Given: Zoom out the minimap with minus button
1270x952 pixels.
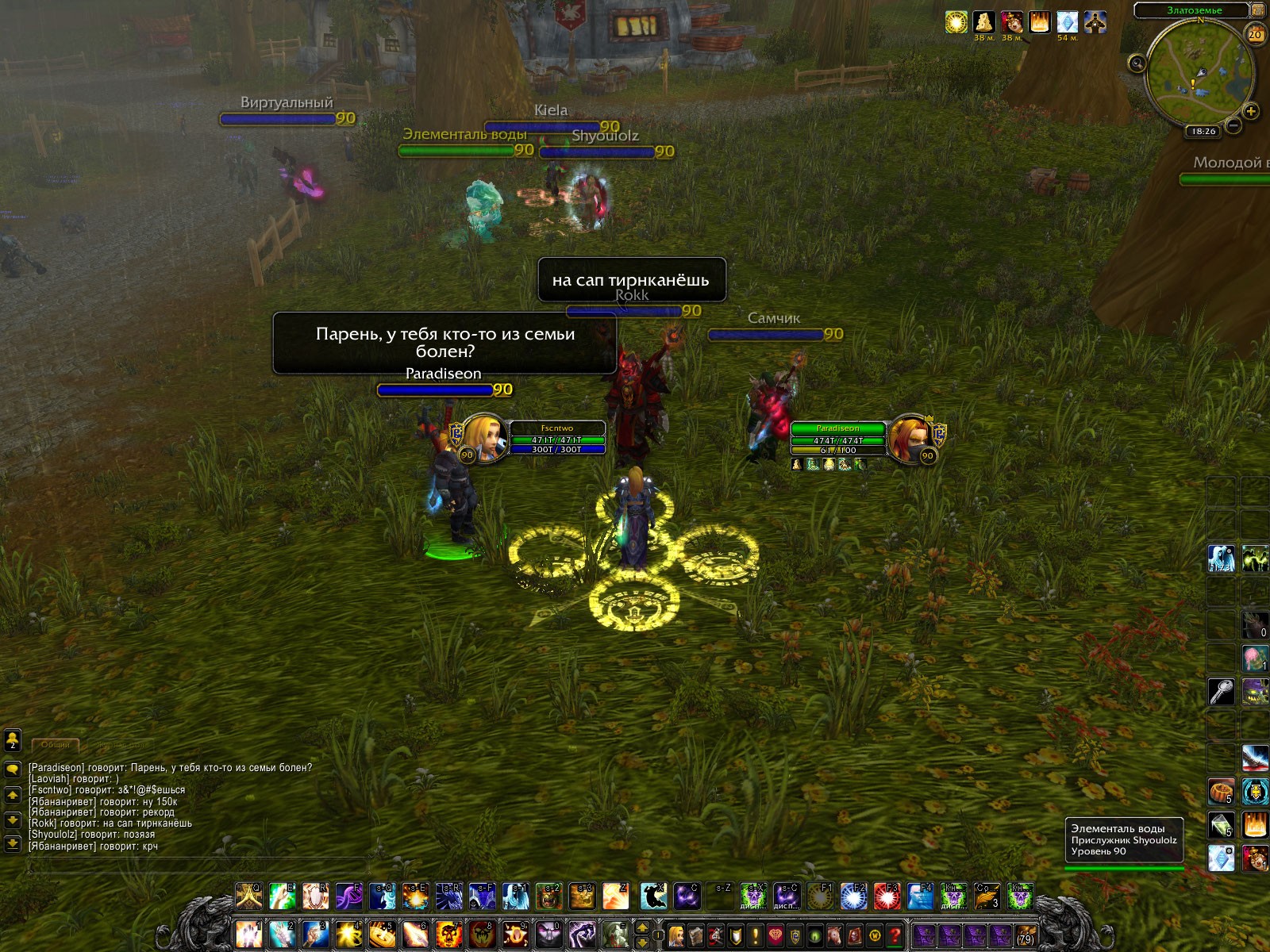Looking at the screenshot, I should coord(1233,125).
